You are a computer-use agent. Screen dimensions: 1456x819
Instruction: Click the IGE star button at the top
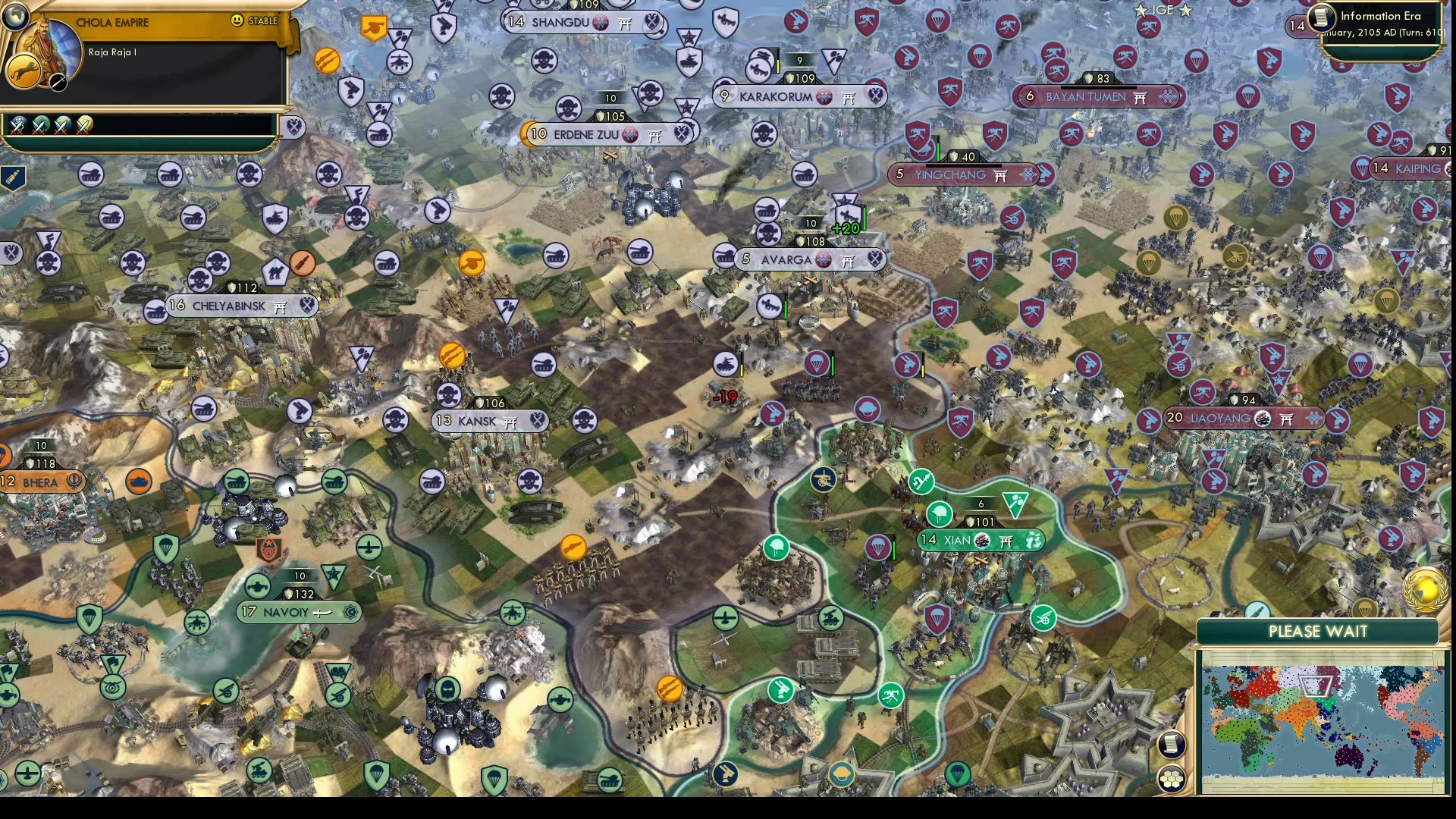tap(1163, 10)
